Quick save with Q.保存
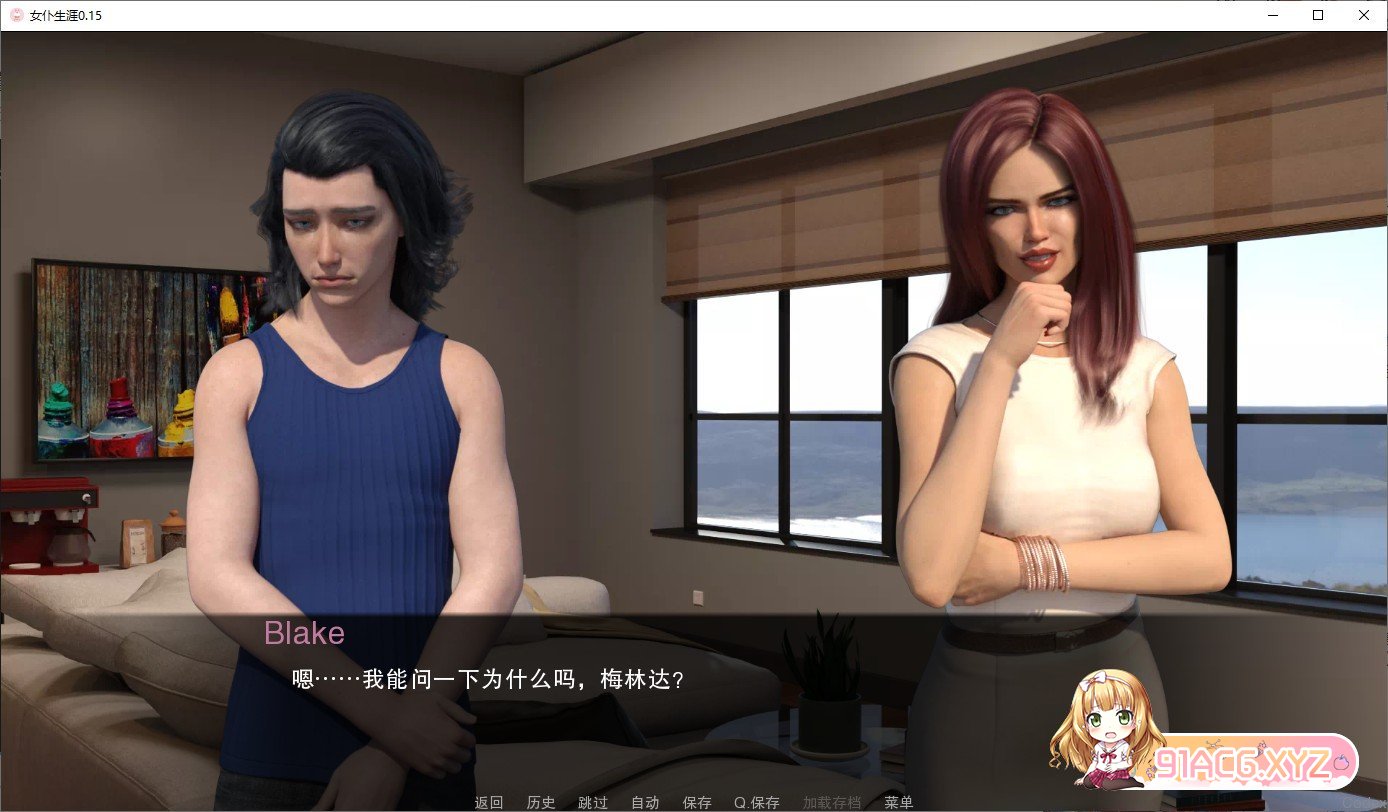The width and height of the screenshot is (1388, 812). [757, 802]
